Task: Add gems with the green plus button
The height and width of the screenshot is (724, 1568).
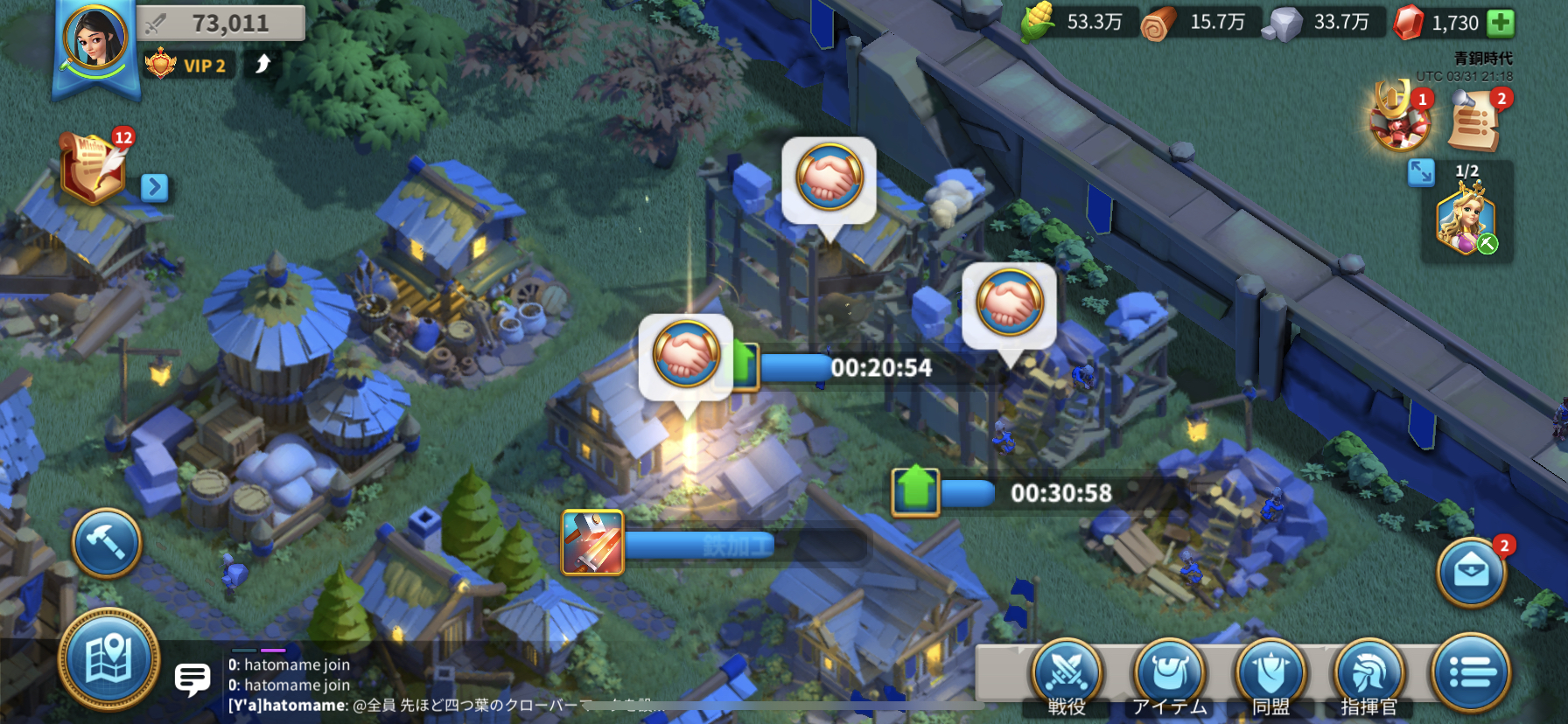Action: click(1501, 23)
